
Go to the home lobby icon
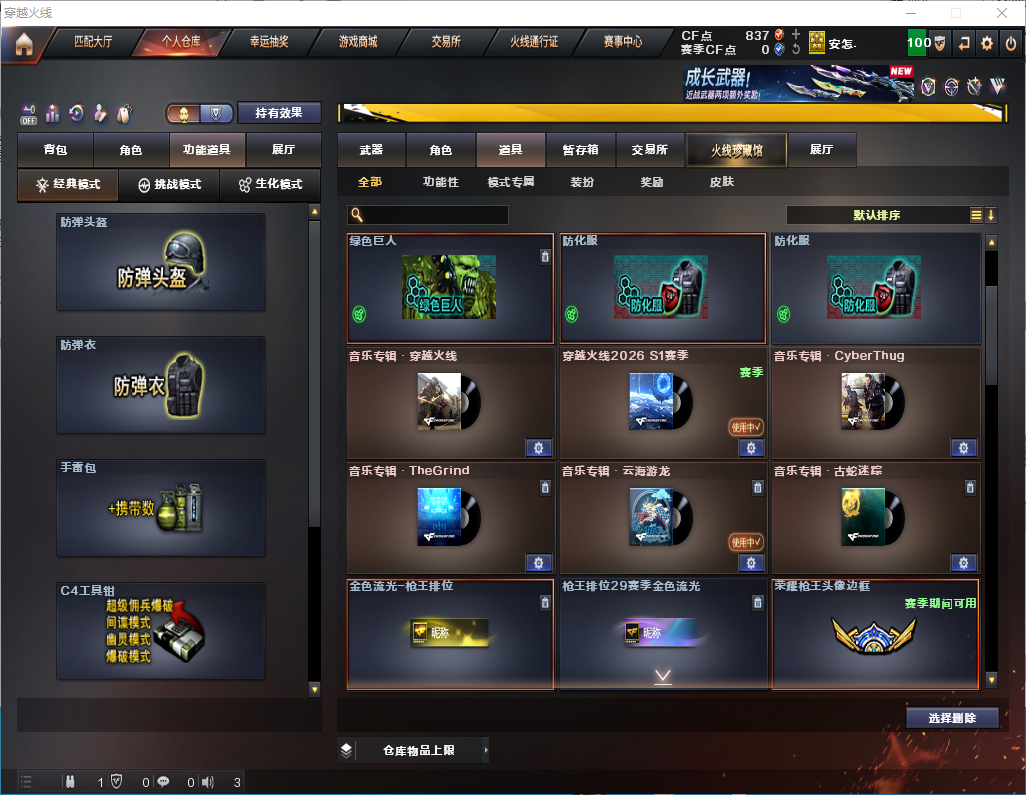(23, 44)
